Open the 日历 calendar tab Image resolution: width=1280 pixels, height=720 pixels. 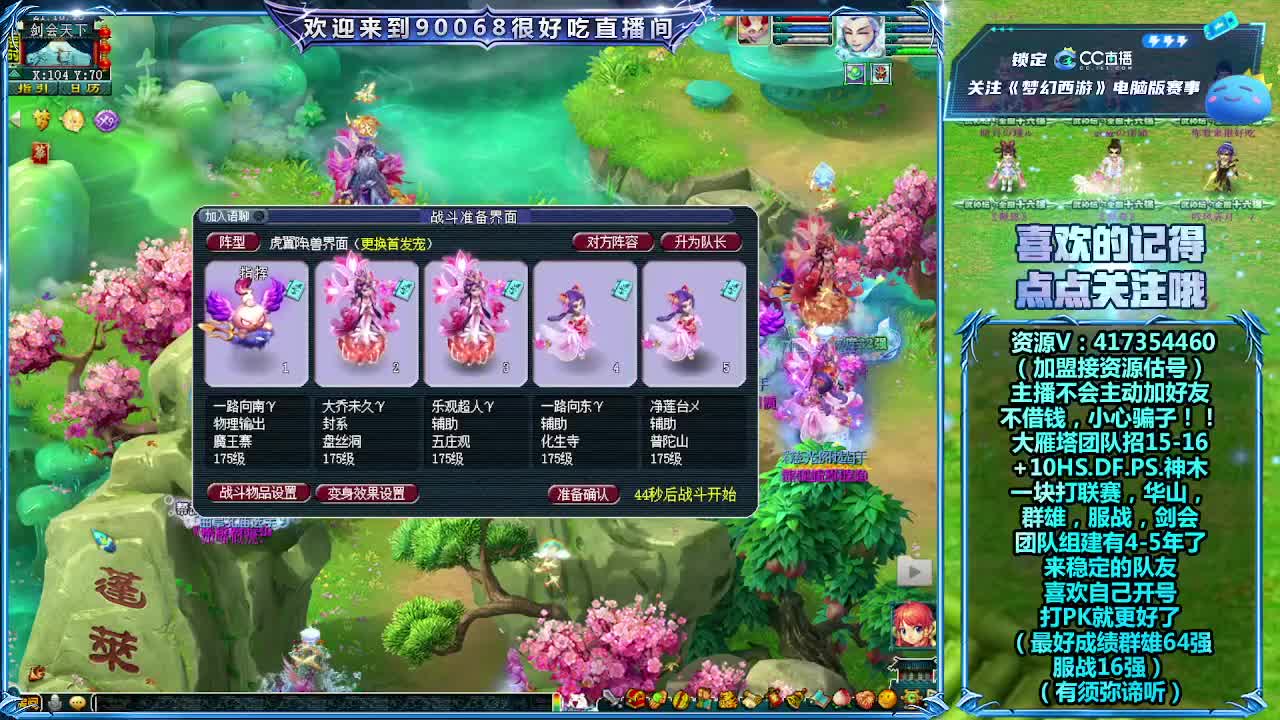(85, 88)
